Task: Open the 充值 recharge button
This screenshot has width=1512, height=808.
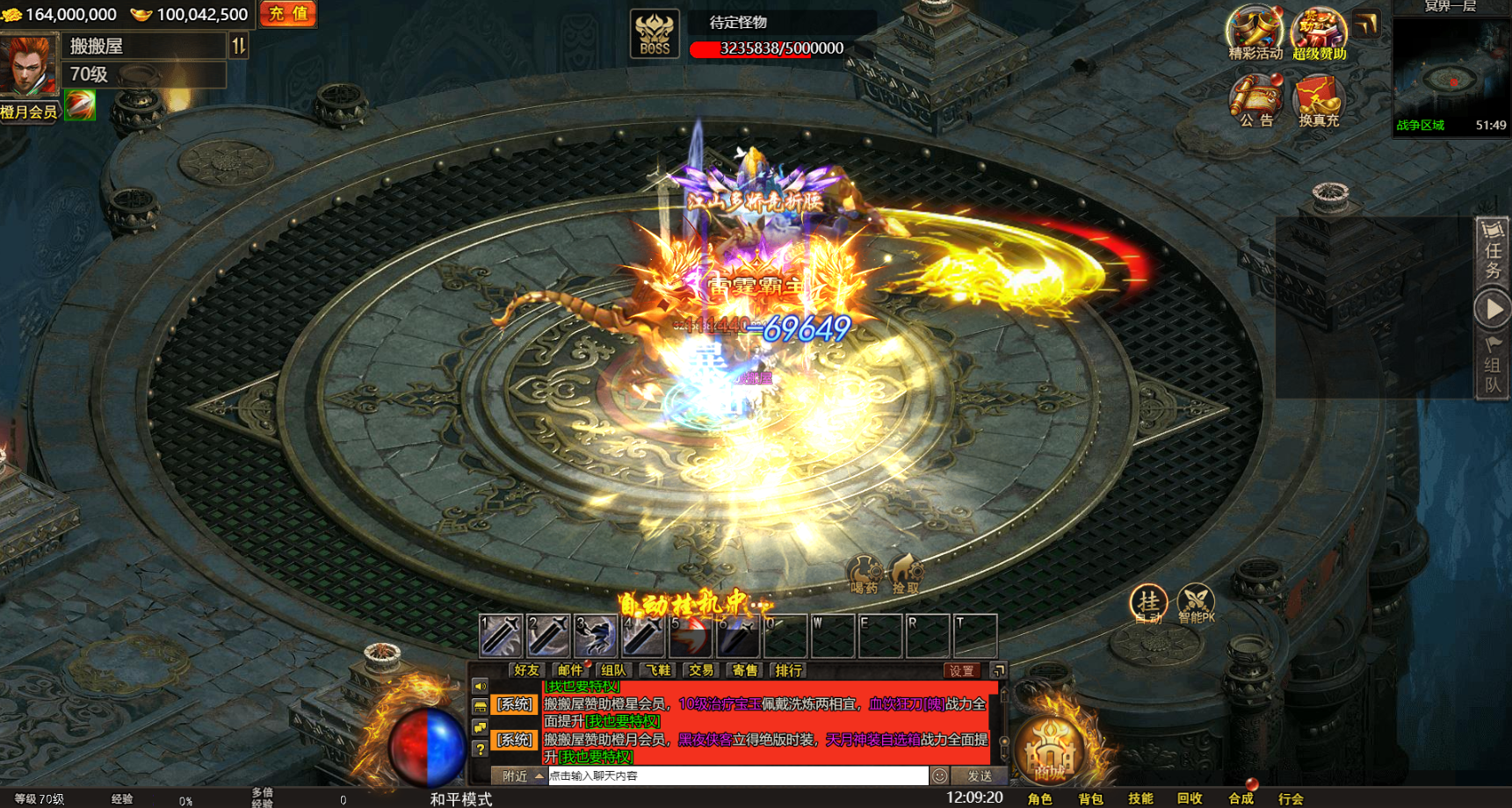Action: (x=288, y=14)
